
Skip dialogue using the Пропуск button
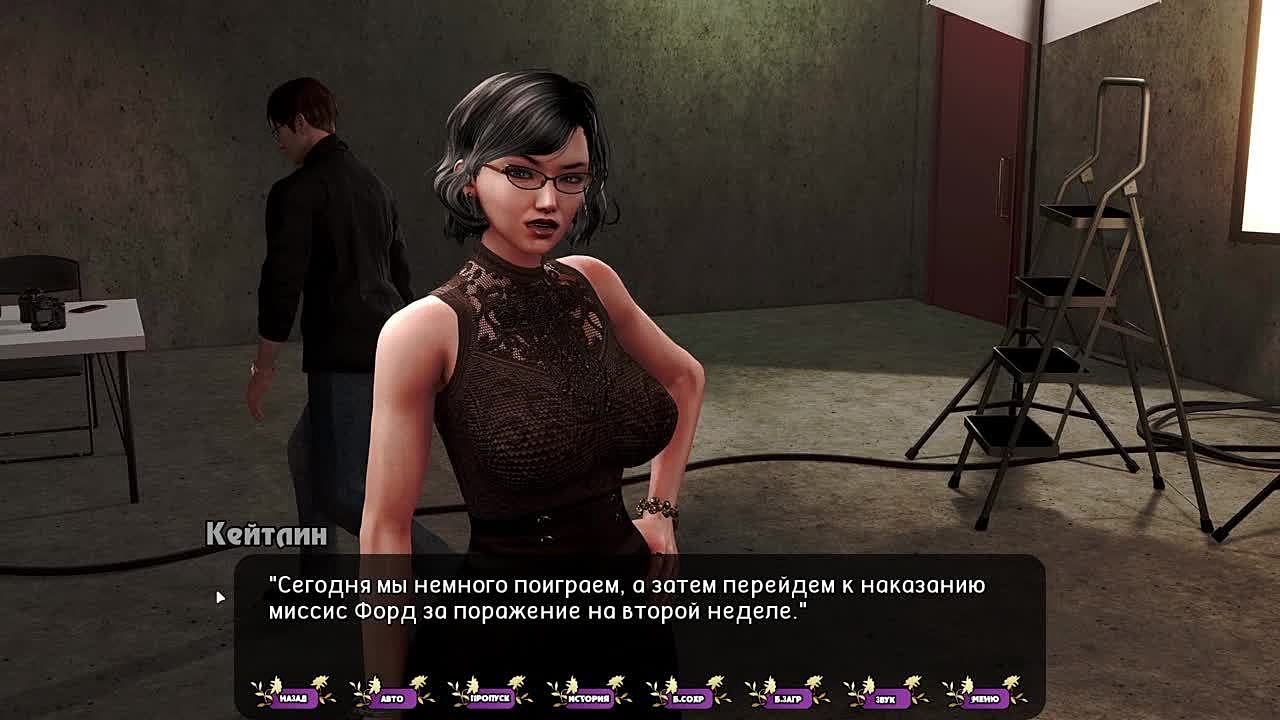(x=491, y=697)
